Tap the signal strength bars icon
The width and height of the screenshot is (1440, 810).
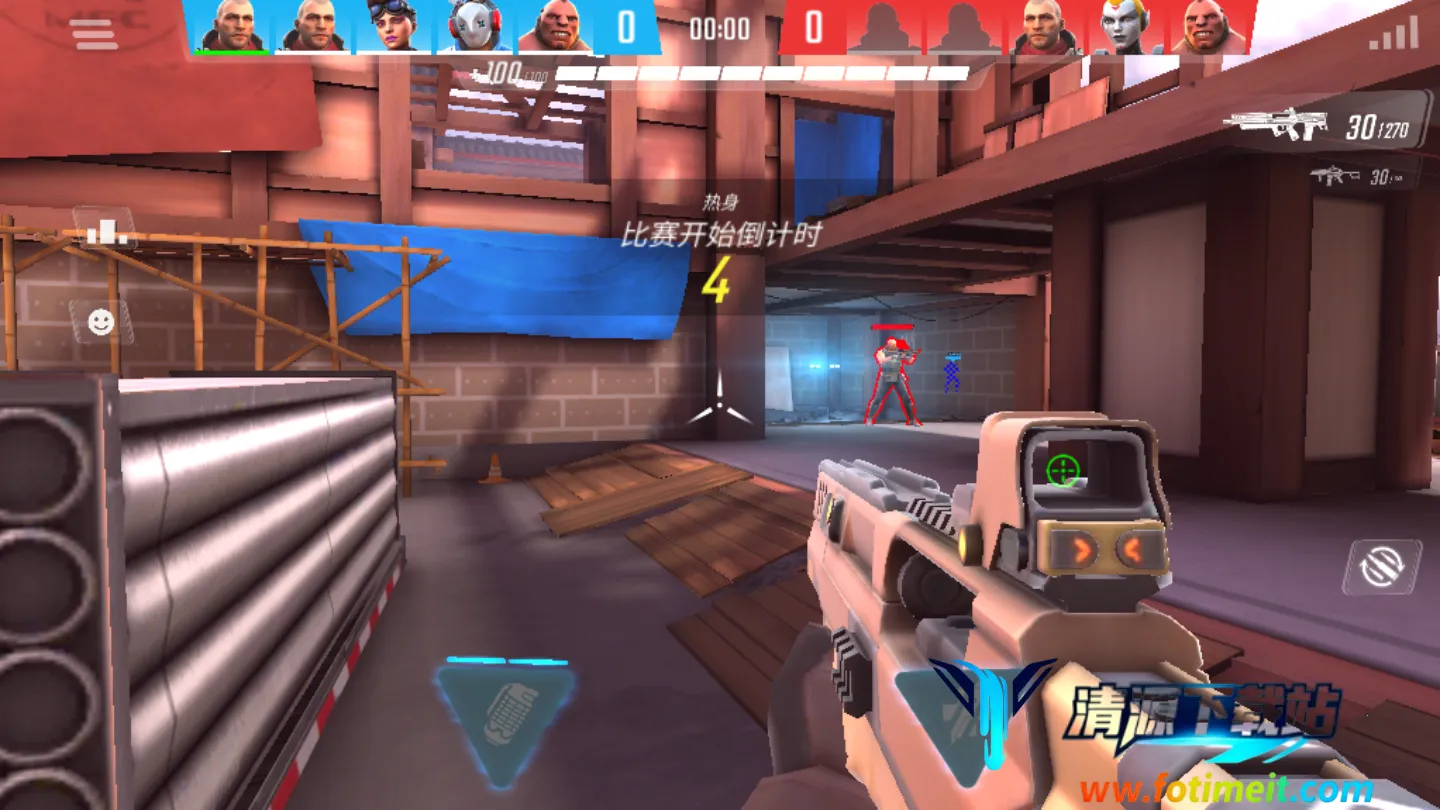click(x=1393, y=35)
